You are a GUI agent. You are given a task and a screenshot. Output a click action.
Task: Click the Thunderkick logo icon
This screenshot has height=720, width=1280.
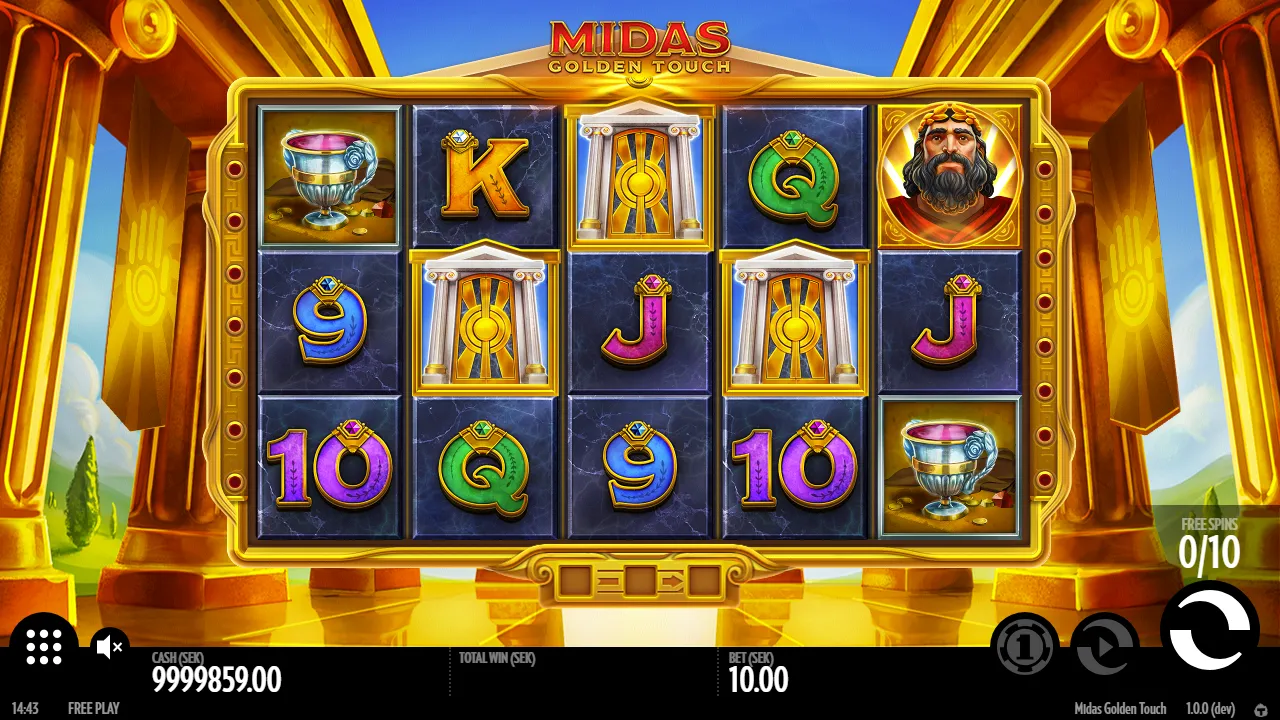1261,709
